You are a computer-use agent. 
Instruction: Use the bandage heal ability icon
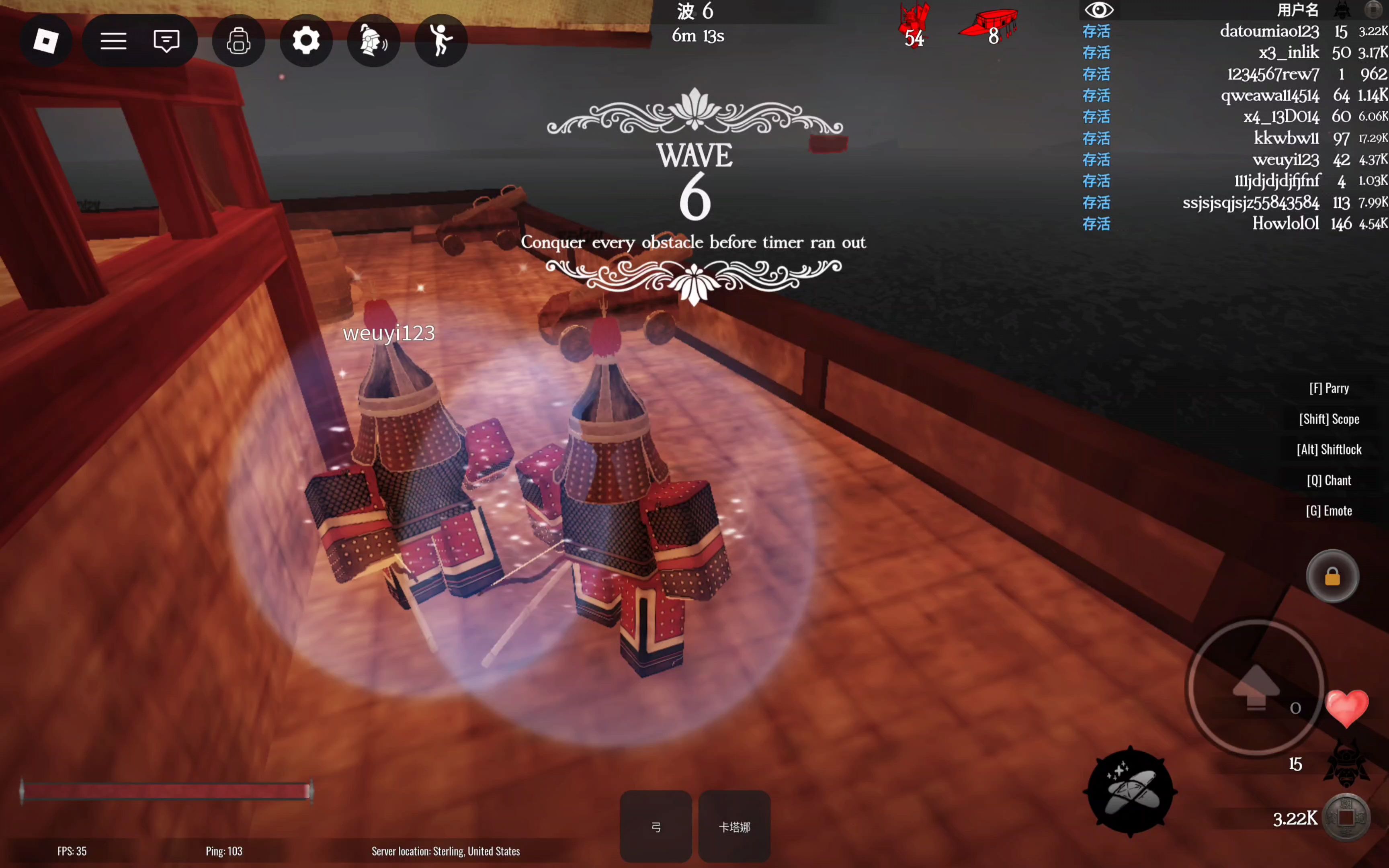(1129, 792)
